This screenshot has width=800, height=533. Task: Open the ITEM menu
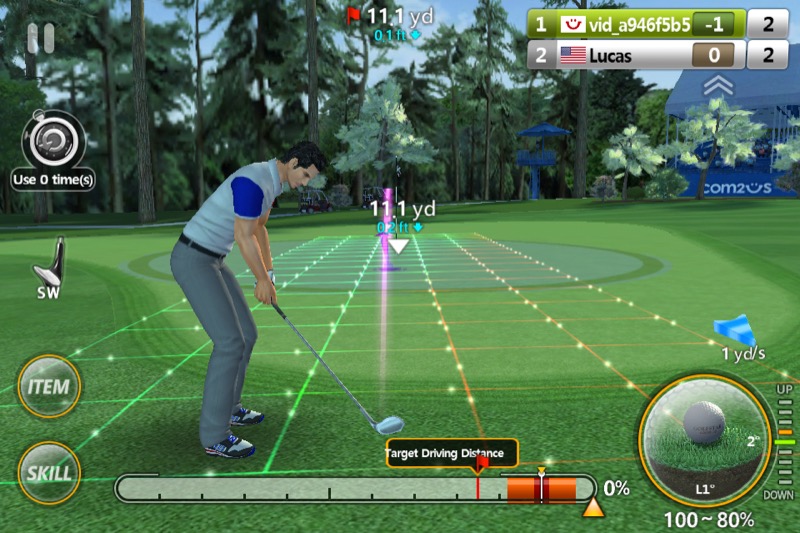(x=49, y=386)
